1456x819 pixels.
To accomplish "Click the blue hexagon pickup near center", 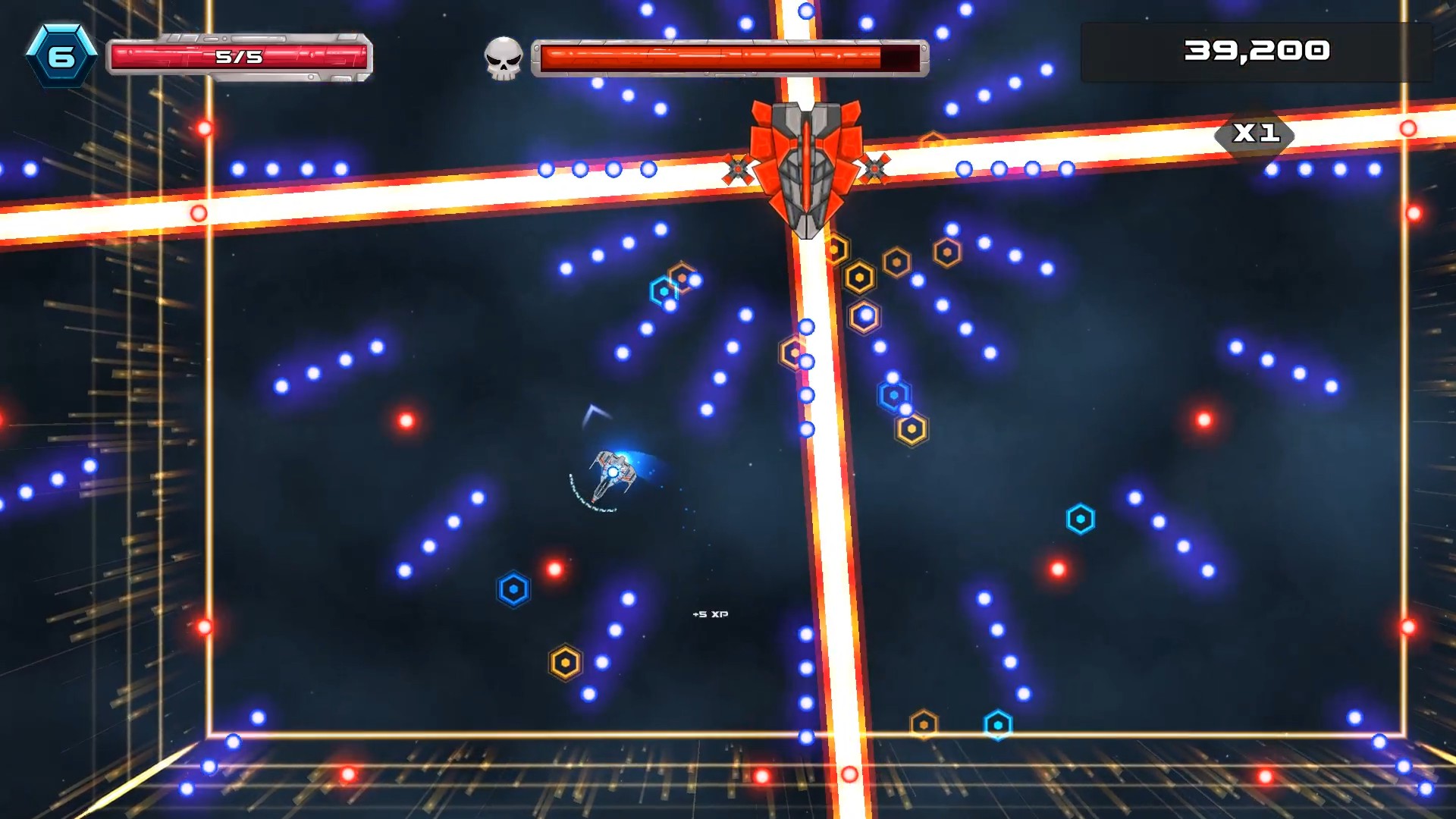I will point(513,590).
